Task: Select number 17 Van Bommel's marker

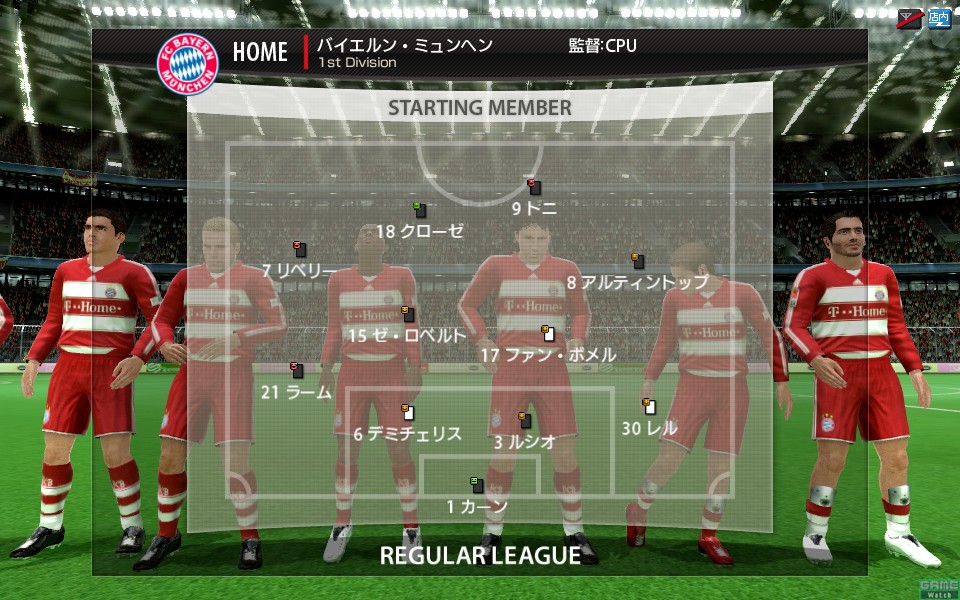Action: click(x=547, y=333)
